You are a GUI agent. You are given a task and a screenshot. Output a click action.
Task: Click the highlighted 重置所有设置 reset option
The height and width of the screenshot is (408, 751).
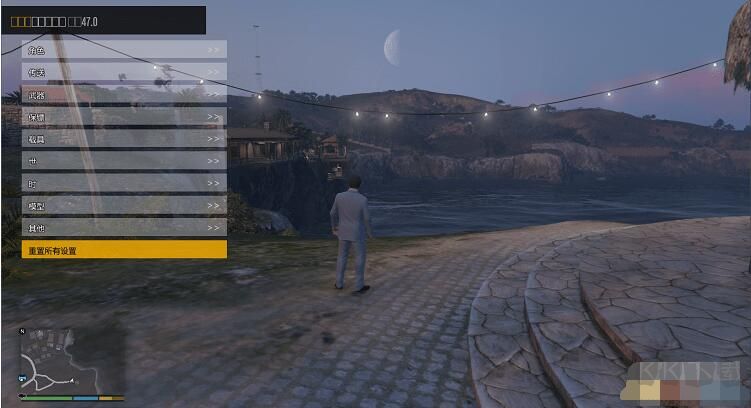[x=124, y=250]
